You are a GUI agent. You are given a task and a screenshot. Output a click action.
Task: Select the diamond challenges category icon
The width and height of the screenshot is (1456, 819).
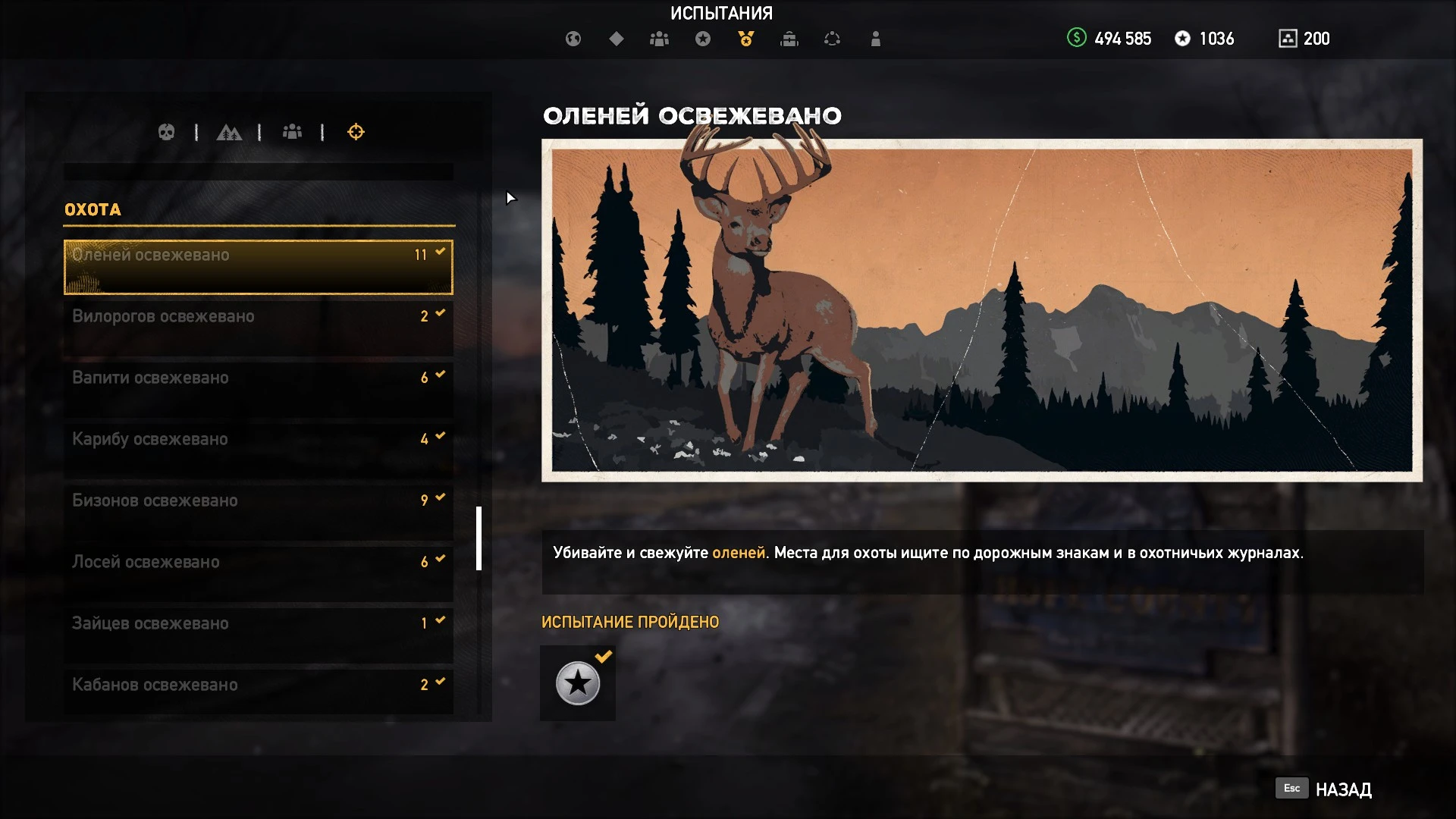tap(617, 39)
